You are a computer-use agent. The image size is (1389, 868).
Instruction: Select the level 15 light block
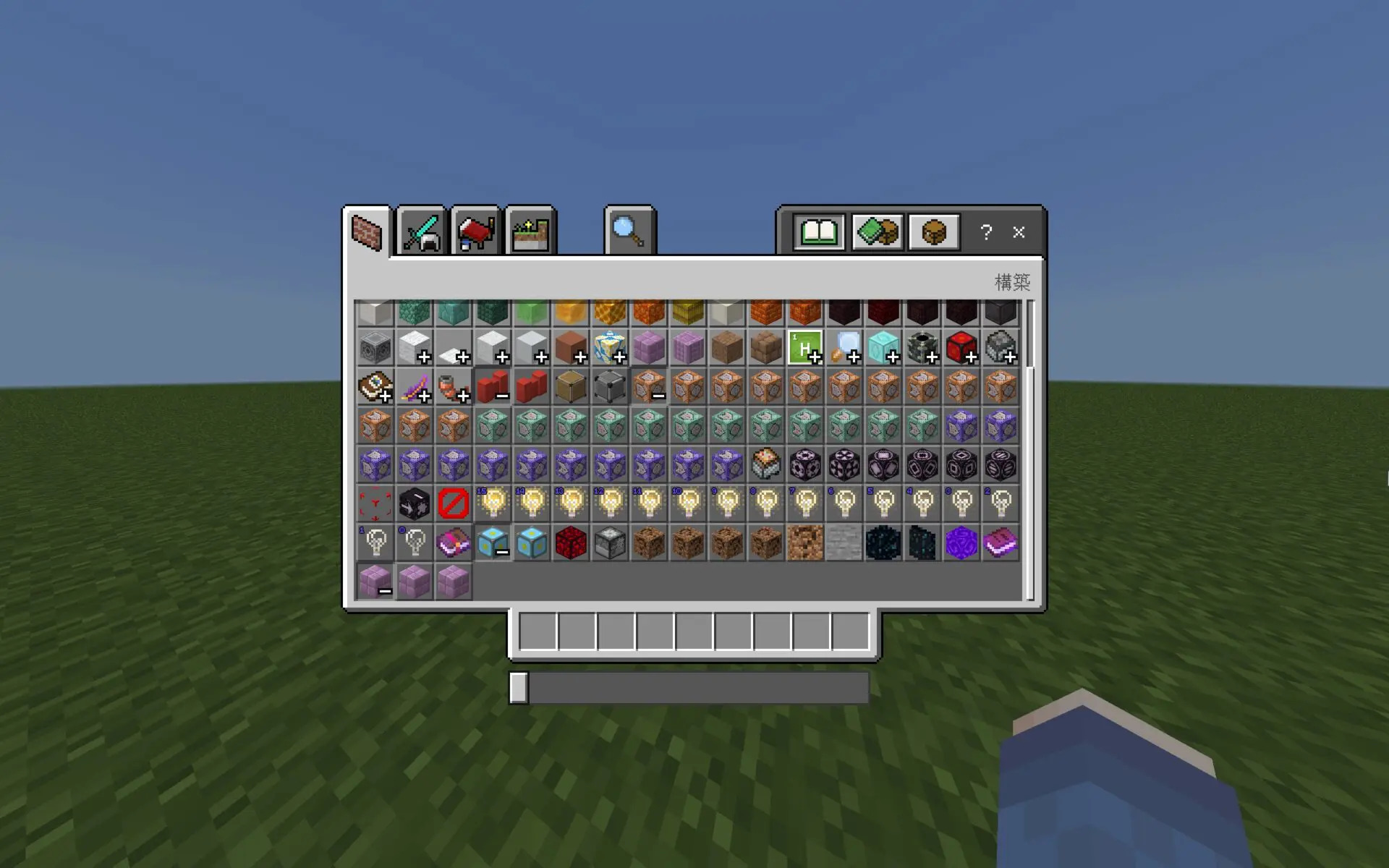tap(495, 504)
